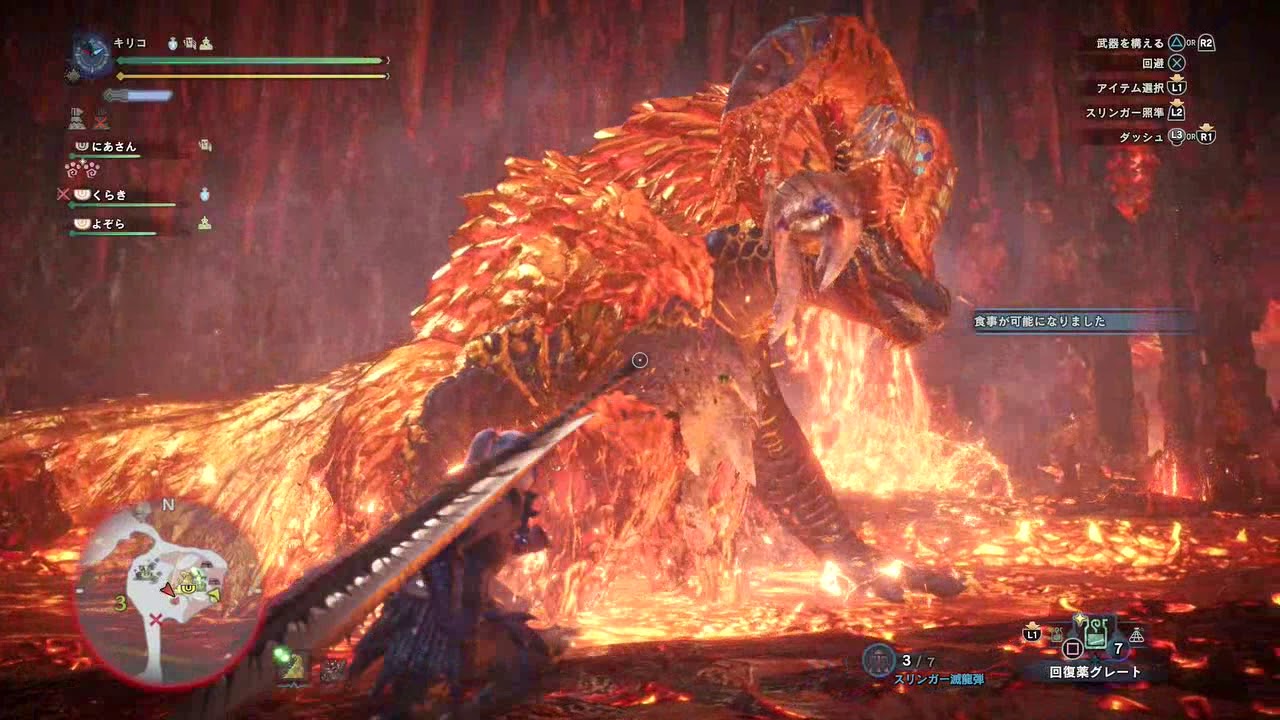Click the pink paw prints icon

click(x=81, y=169)
